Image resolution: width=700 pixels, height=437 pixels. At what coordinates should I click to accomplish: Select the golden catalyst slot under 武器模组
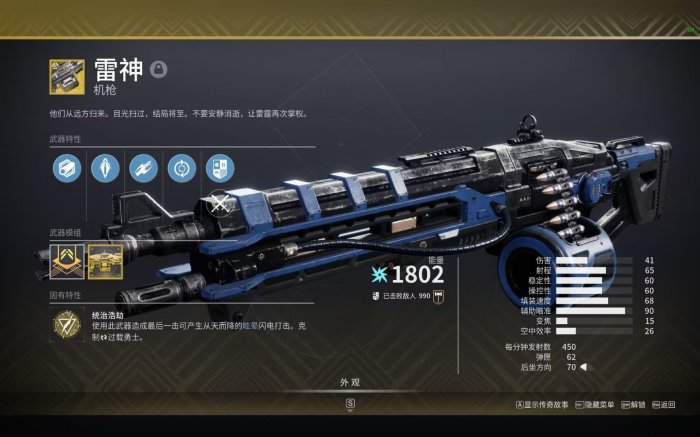[105, 262]
